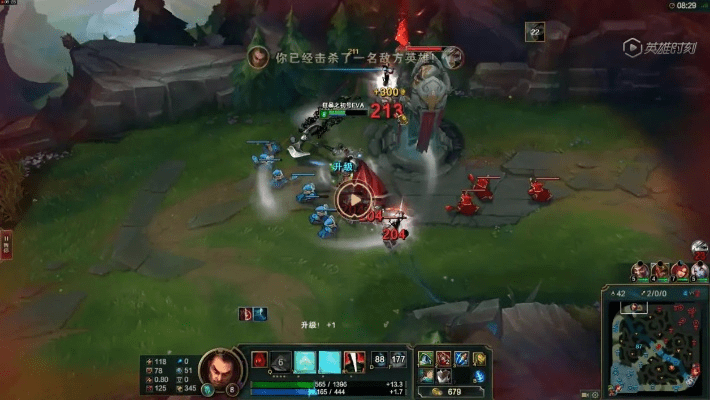Image resolution: width=710 pixels, height=400 pixels.
Task: Select the red item with 2 charges
Action: point(443,359)
